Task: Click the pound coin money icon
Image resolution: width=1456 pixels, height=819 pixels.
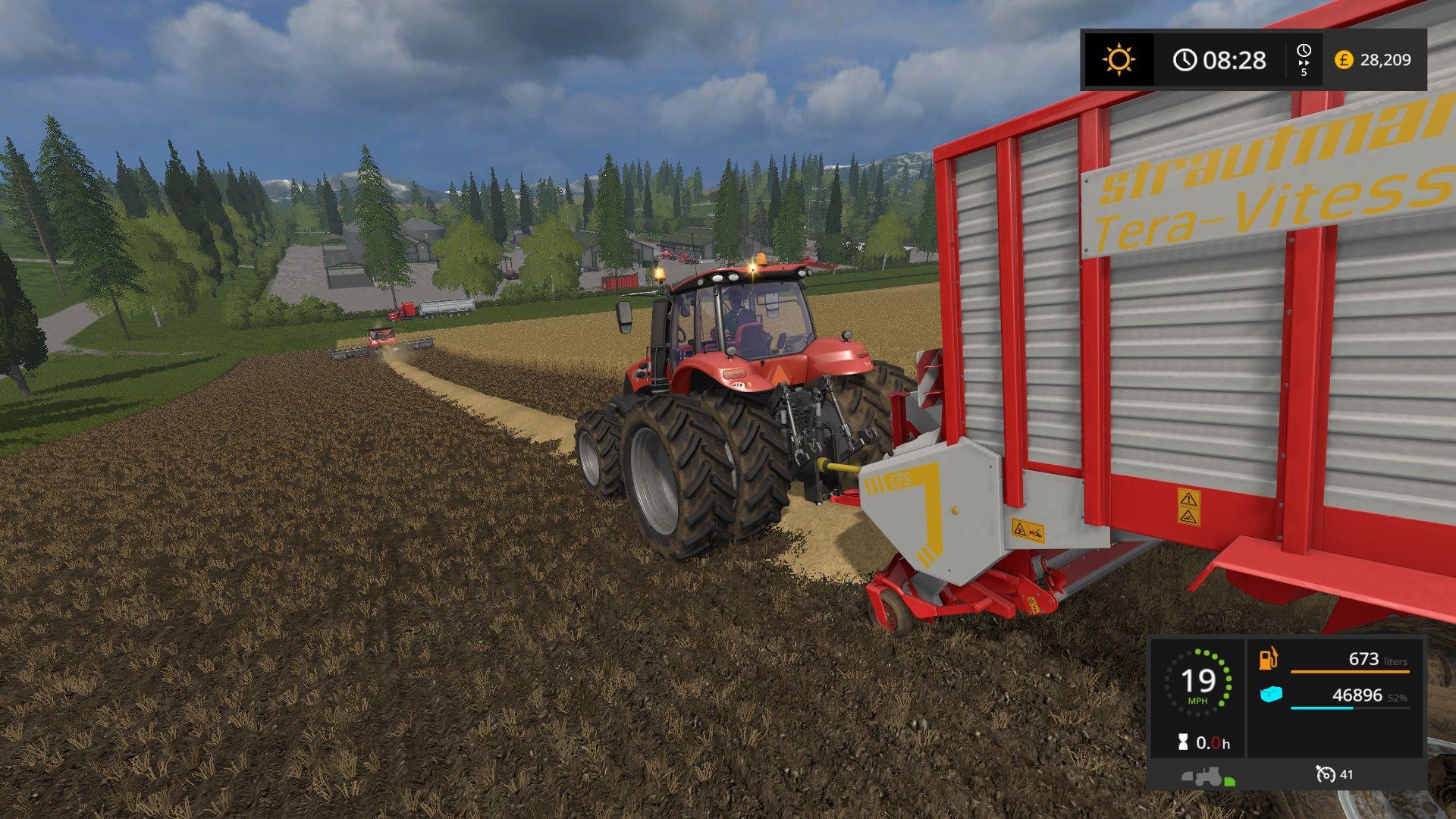Action: coord(1344,60)
